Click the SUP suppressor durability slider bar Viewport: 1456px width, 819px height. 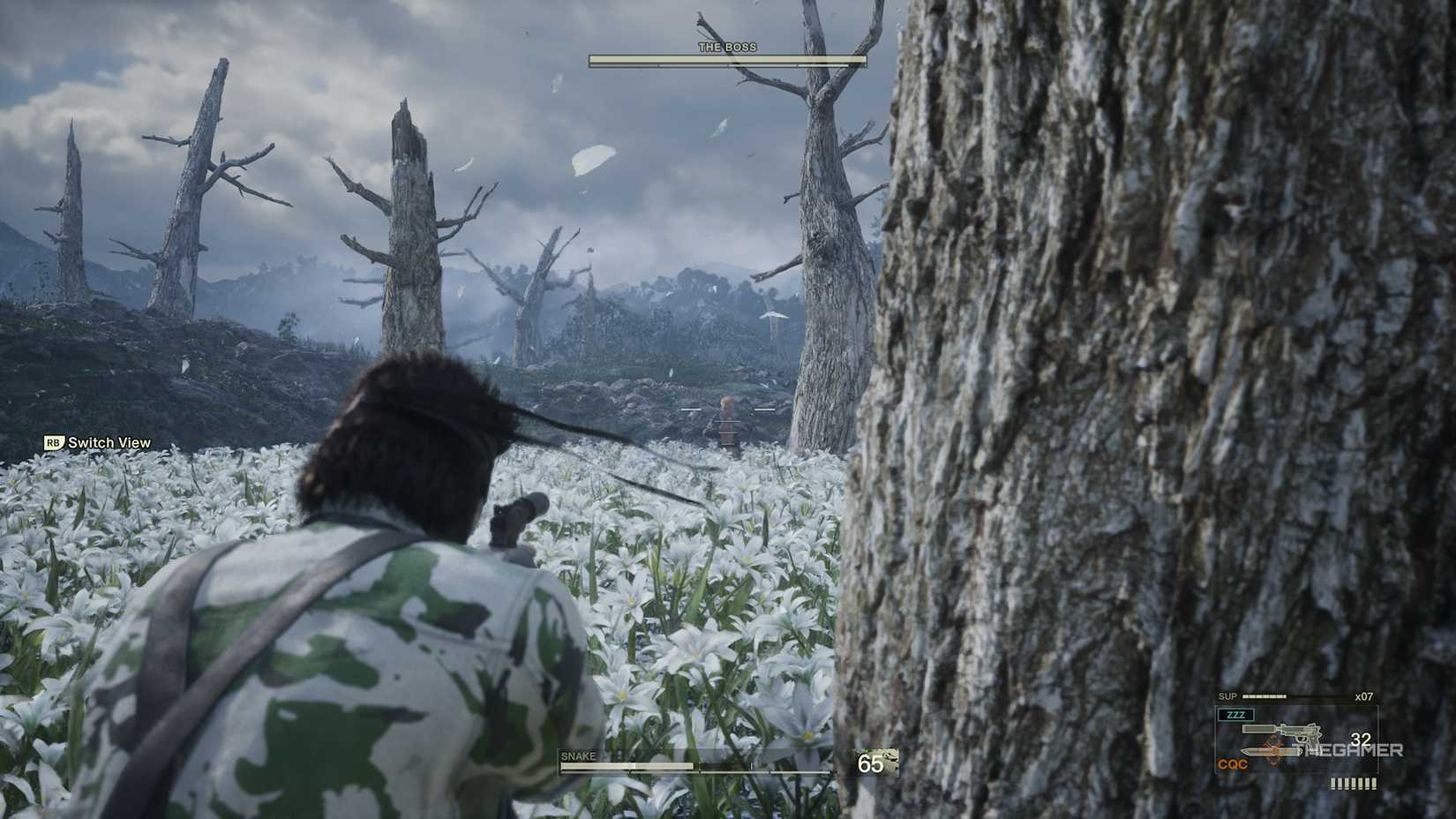(x=1264, y=695)
